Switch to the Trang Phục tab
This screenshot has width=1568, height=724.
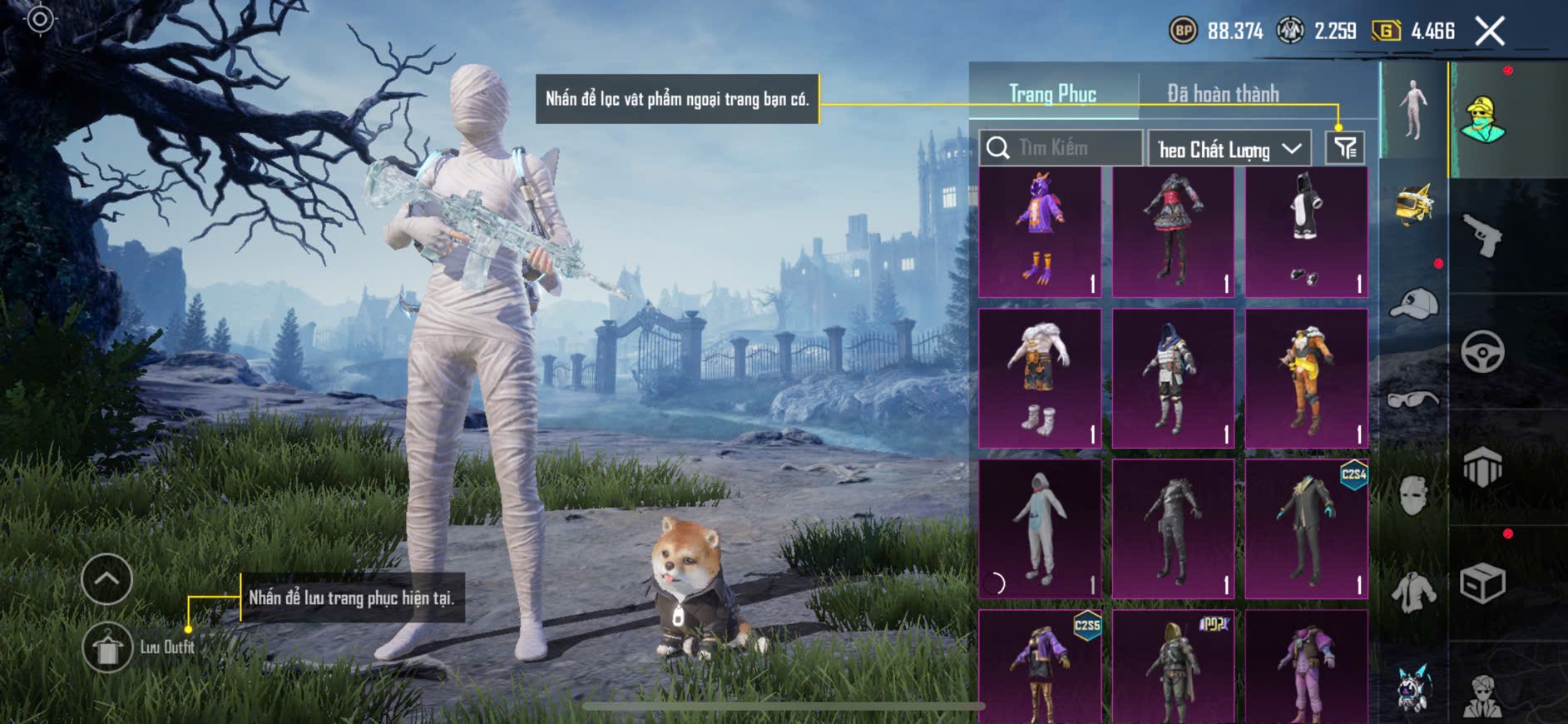click(x=1052, y=94)
